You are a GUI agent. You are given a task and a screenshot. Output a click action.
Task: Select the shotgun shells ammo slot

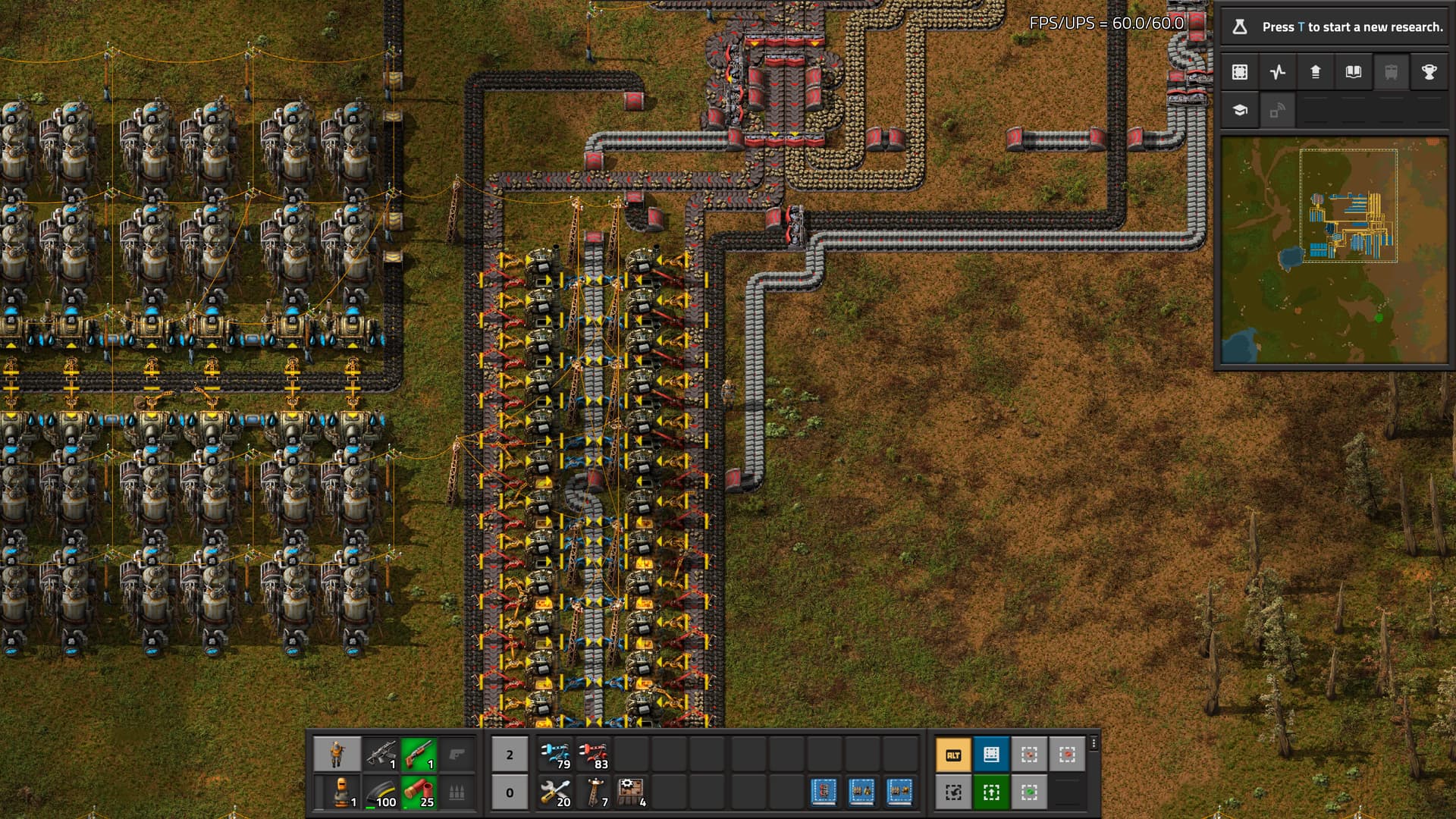coord(419,792)
